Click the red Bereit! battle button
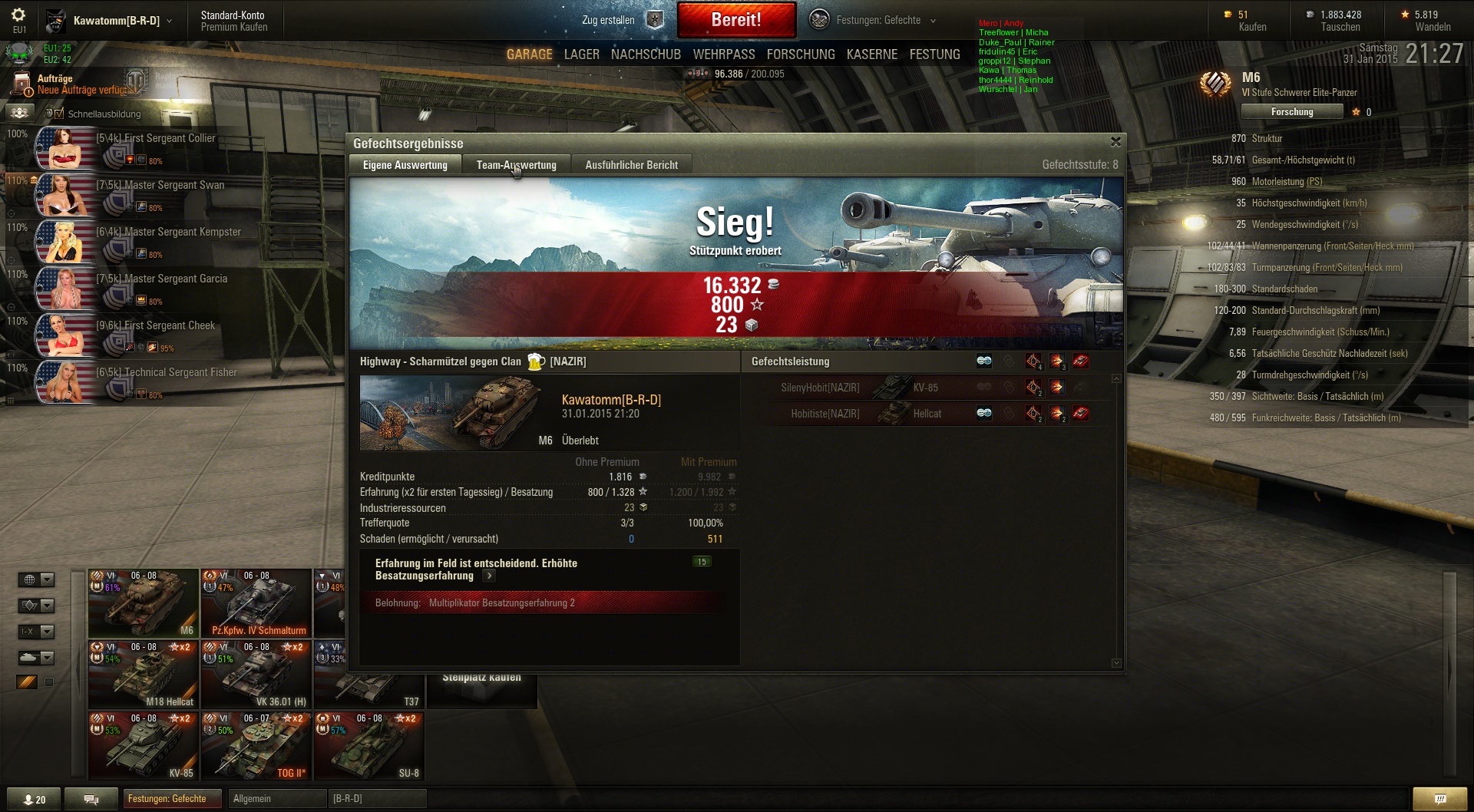This screenshot has height=812, width=1474. pyautogui.click(x=736, y=20)
